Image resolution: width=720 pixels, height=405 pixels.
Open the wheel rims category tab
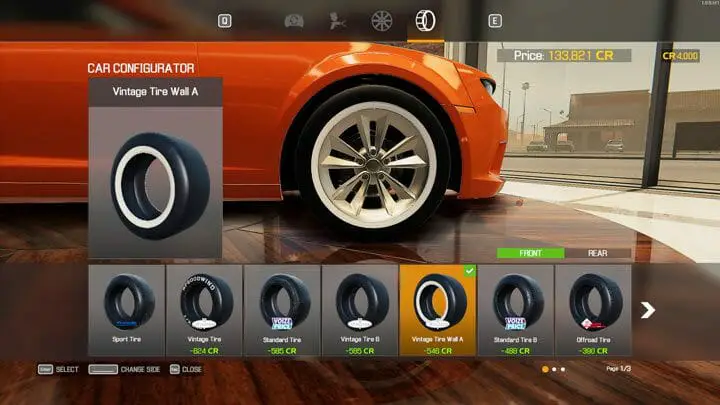[380, 20]
